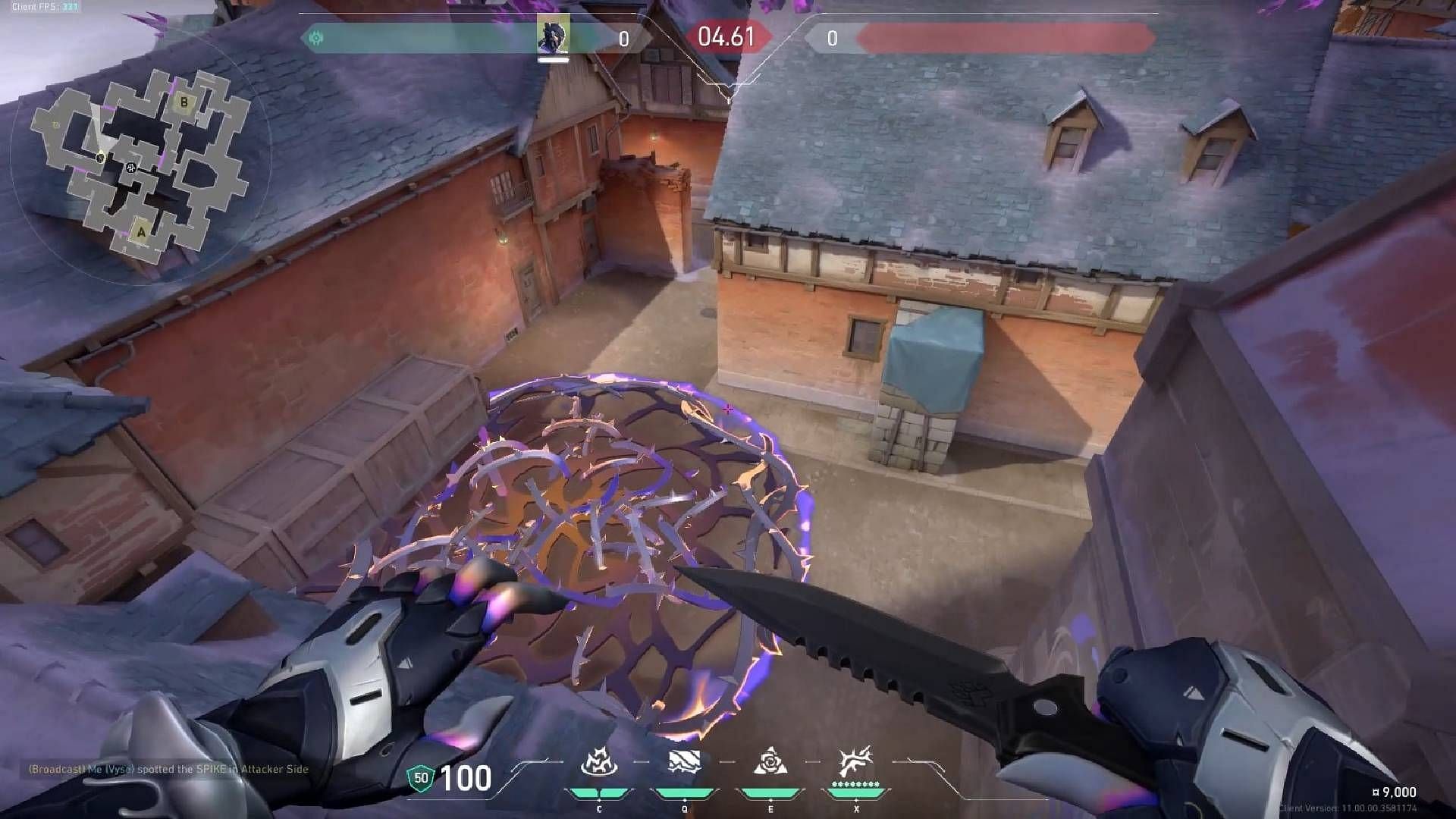This screenshot has width=1456, height=819.
Task: Click the spike icon on the minimap
Action: click(101, 157)
